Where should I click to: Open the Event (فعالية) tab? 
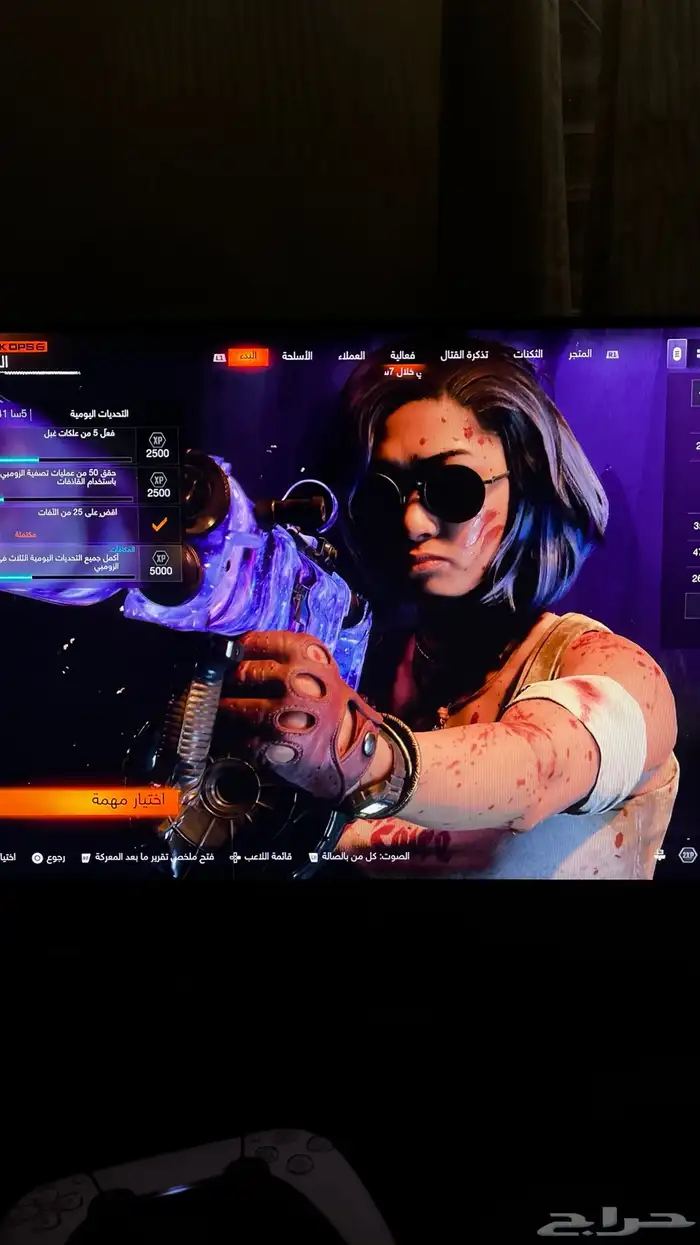[x=403, y=355]
